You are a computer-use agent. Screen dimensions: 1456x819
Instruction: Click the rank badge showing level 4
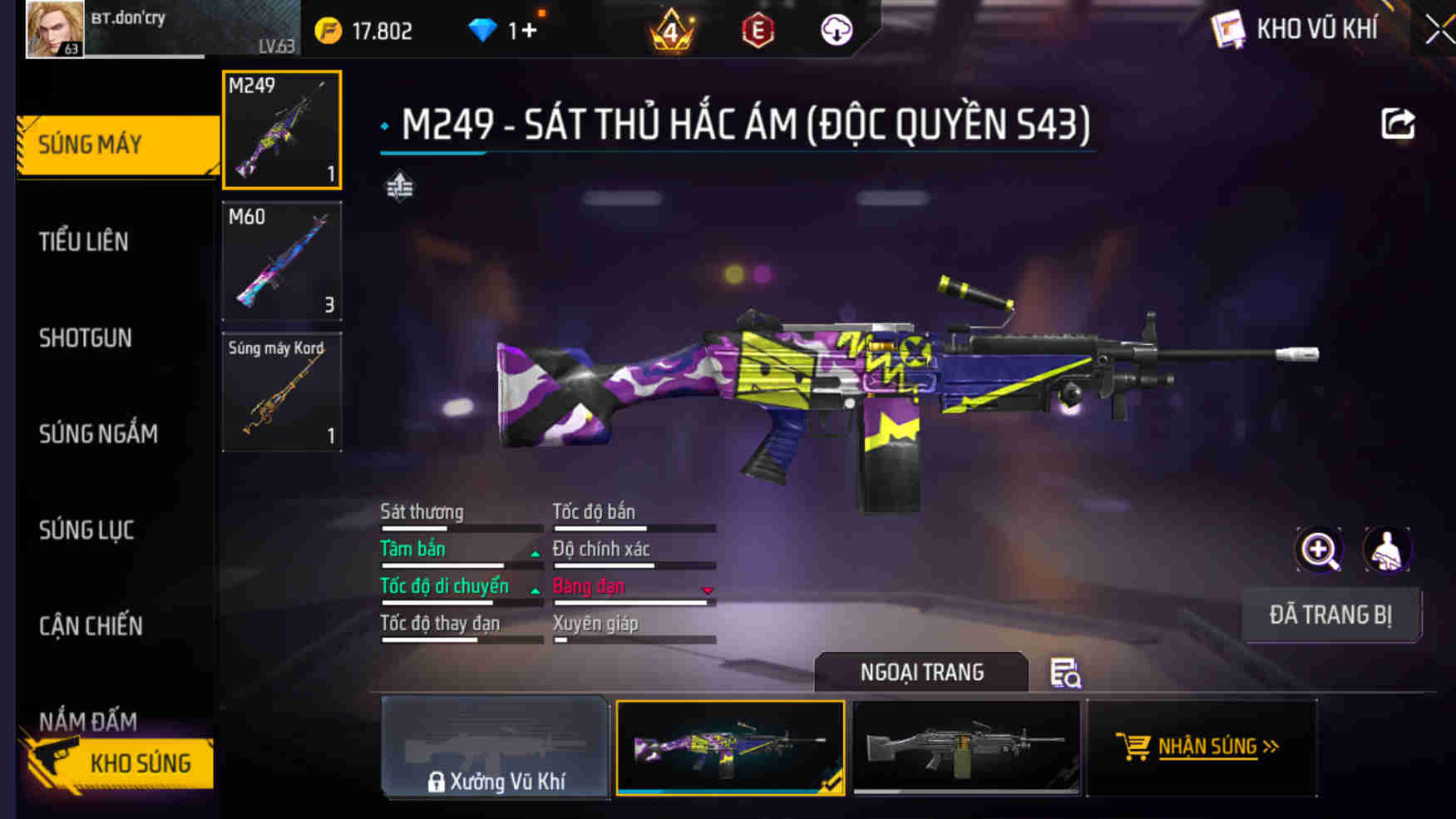tap(673, 32)
